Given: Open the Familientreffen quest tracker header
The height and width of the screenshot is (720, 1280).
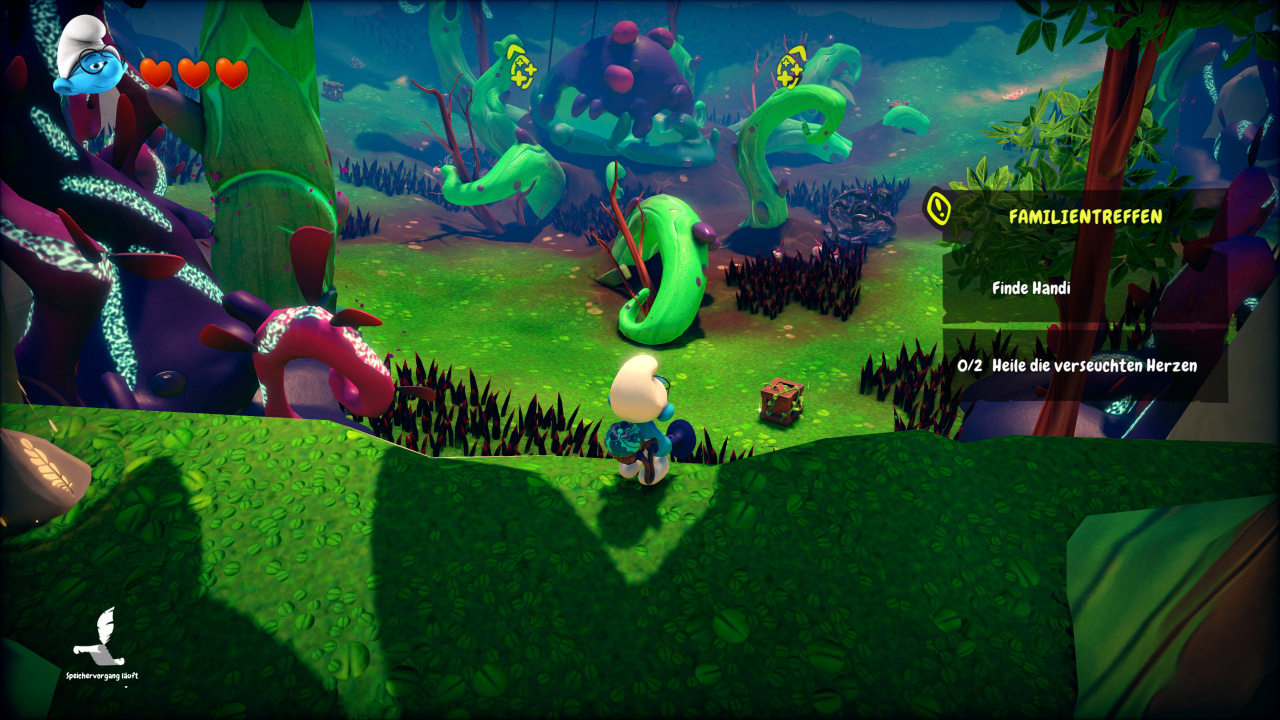Looking at the screenshot, I should point(1085,215).
